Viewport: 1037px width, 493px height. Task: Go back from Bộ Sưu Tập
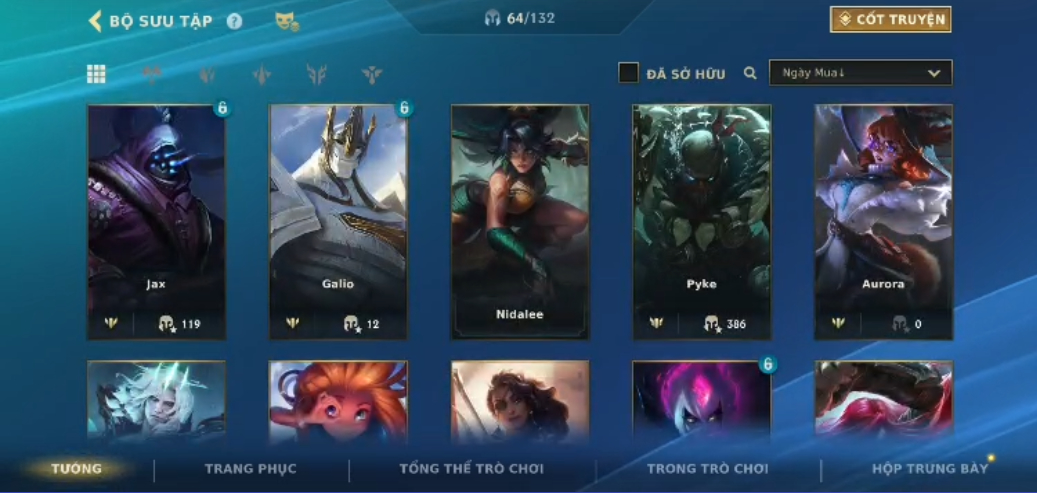[96, 21]
